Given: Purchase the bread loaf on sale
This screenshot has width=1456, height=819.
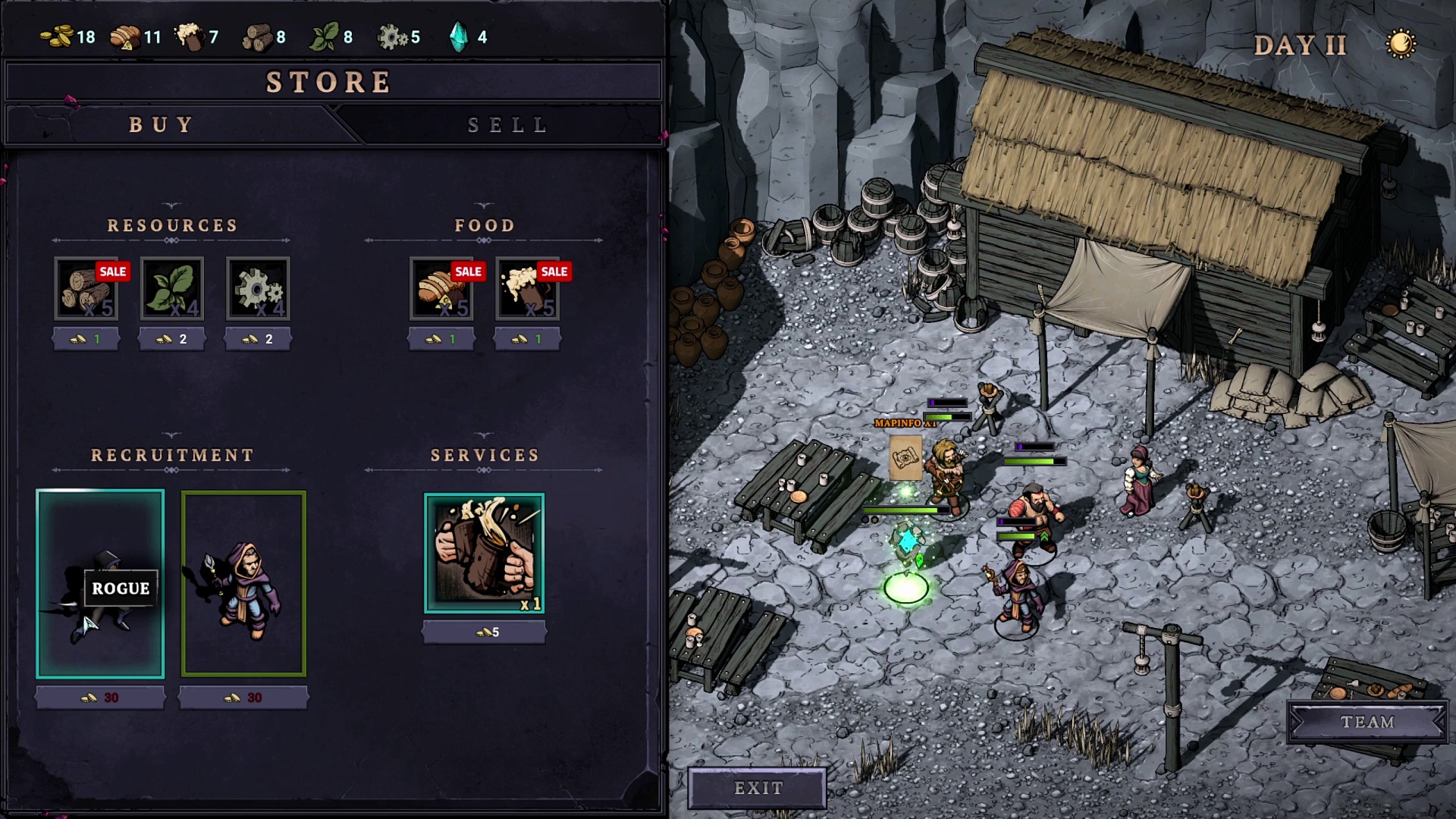Looking at the screenshot, I should [x=442, y=289].
